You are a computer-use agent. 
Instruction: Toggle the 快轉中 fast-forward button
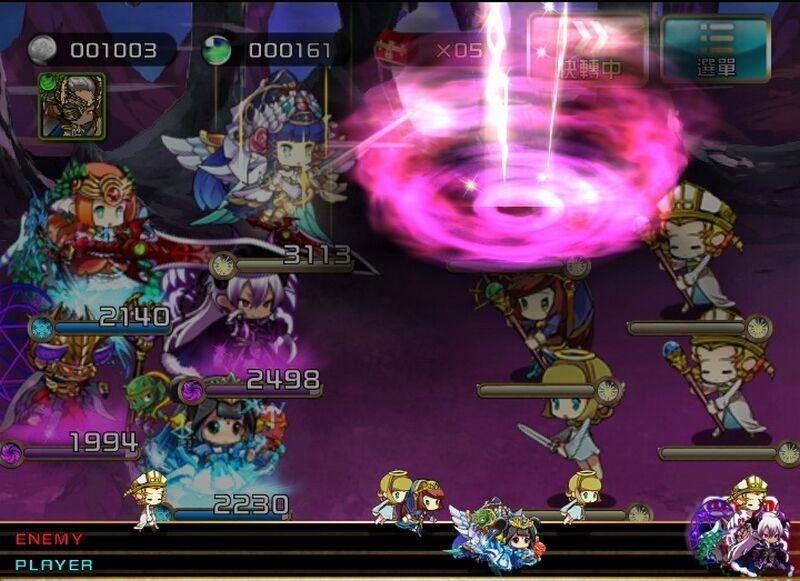(588, 48)
